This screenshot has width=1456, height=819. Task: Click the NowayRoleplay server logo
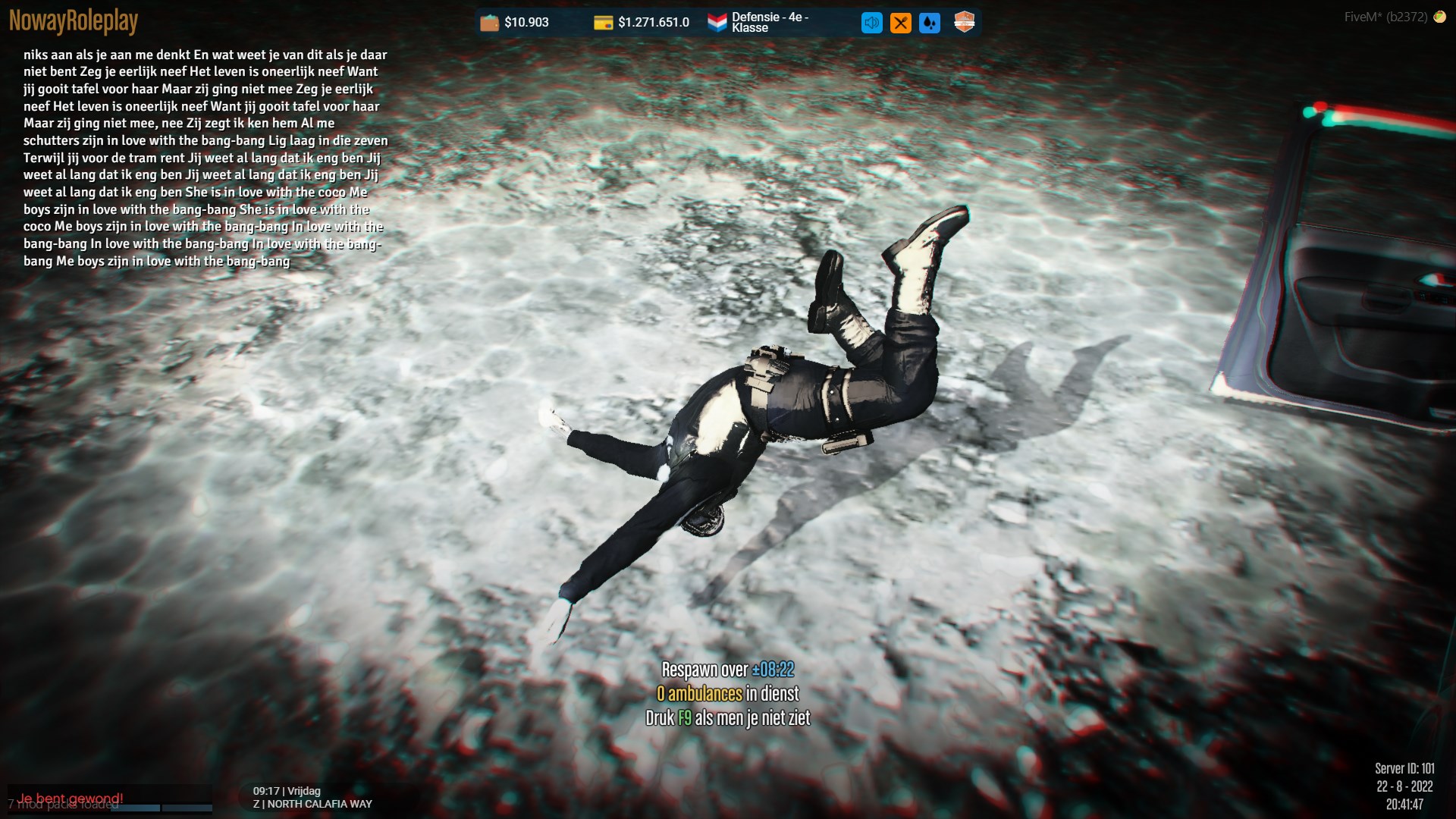(x=74, y=21)
